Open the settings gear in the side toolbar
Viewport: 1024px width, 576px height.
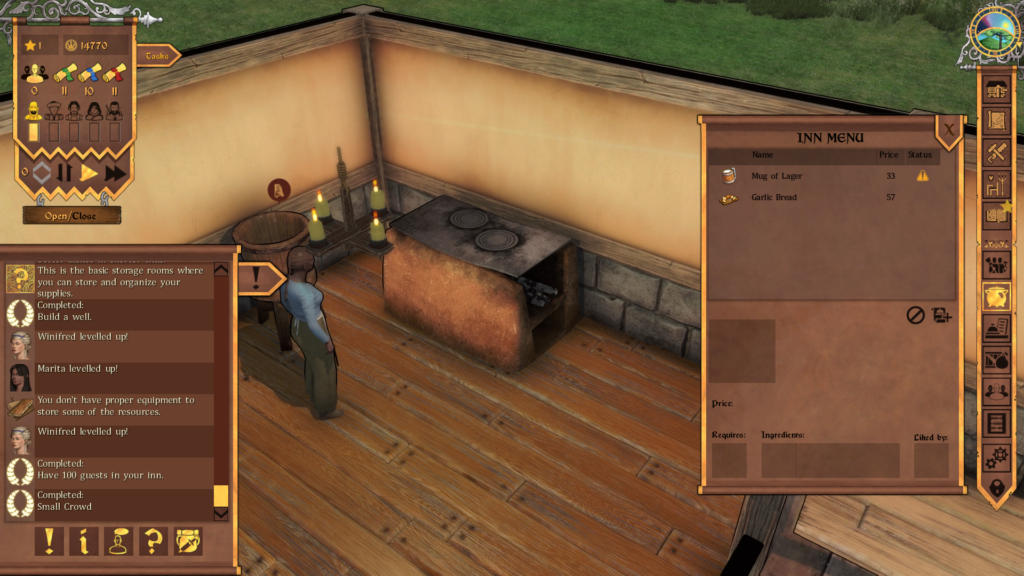[x=996, y=458]
